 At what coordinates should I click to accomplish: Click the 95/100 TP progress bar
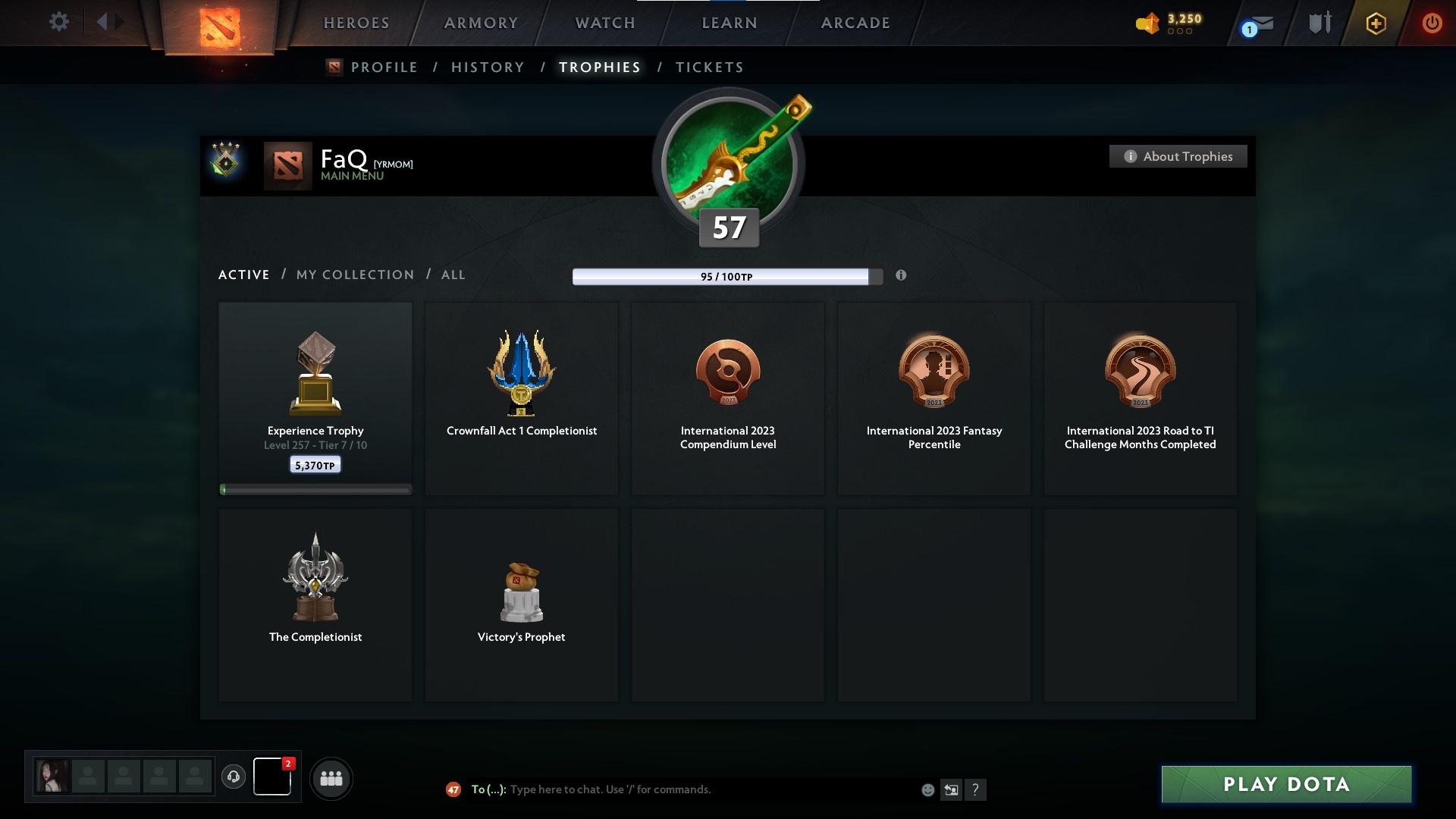[723, 277]
